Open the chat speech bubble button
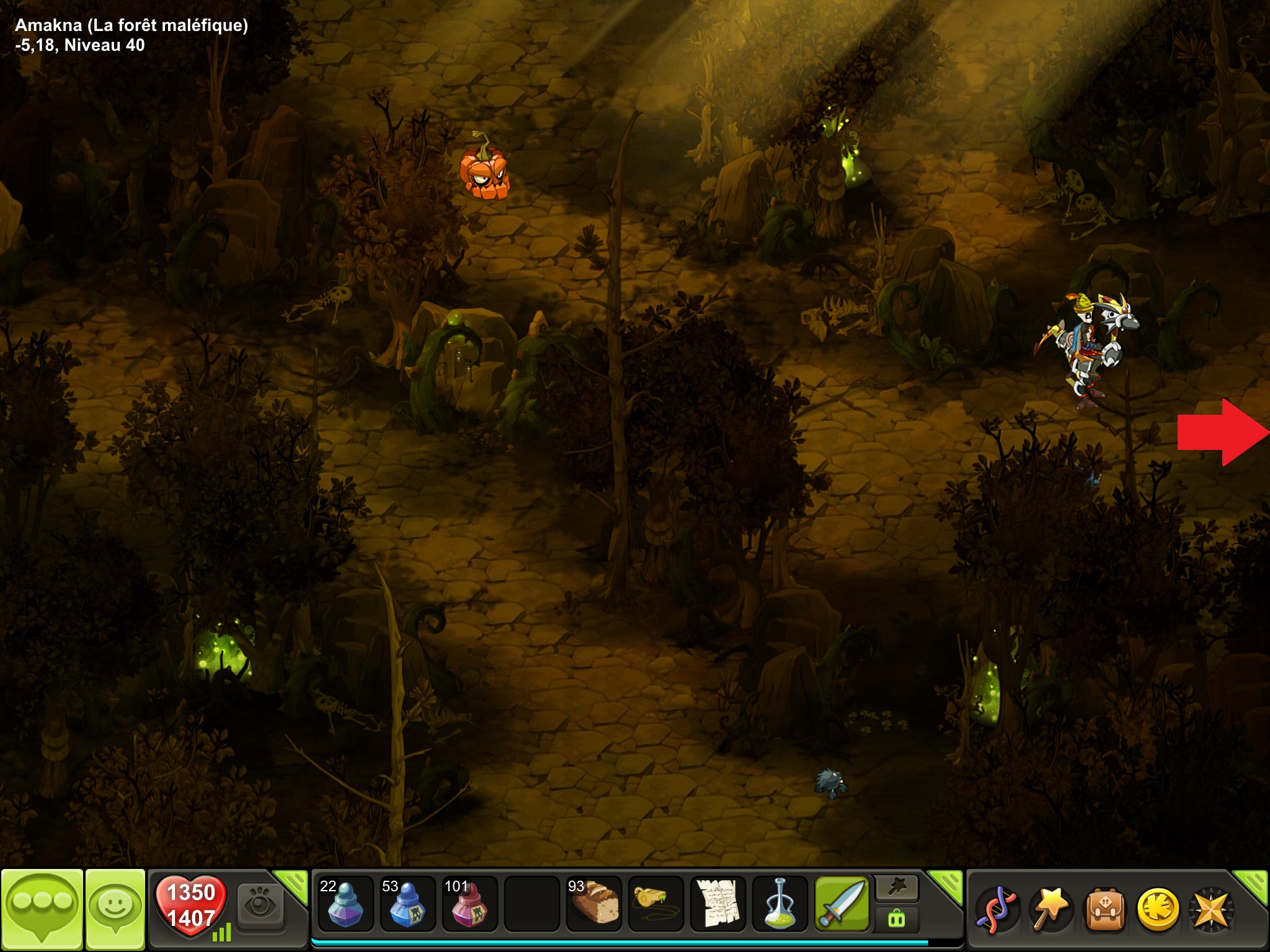 point(42,908)
